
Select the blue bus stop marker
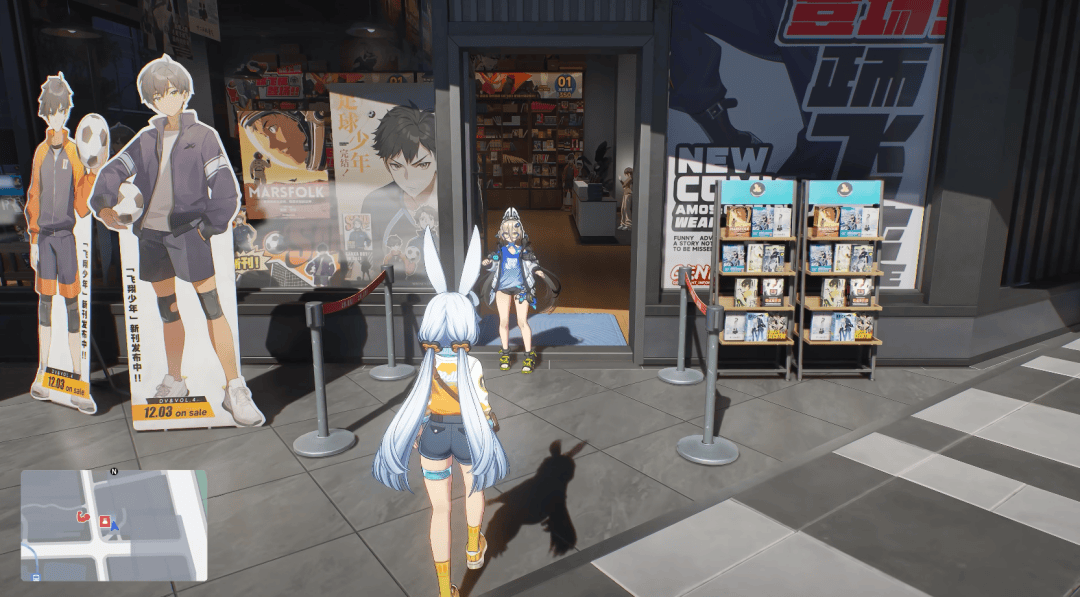pos(37,576)
